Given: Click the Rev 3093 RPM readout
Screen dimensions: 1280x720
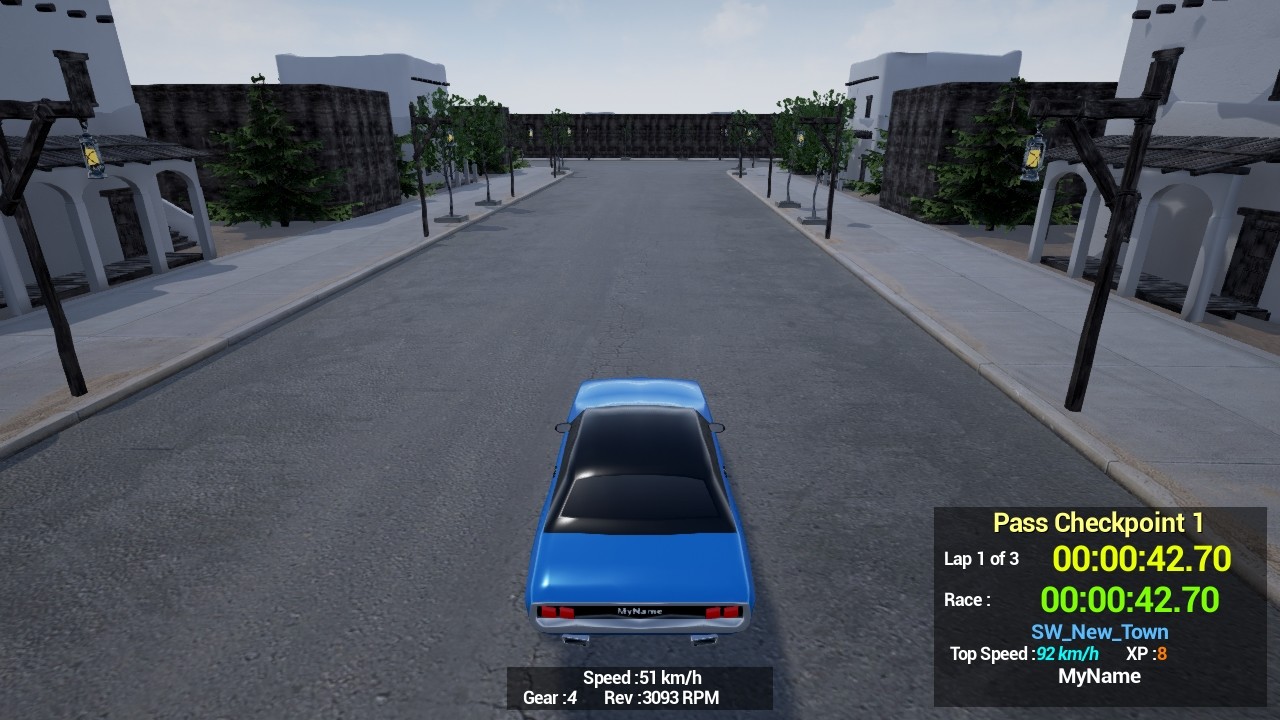Looking at the screenshot, I should pyautogui.click(x=662, y=700).
